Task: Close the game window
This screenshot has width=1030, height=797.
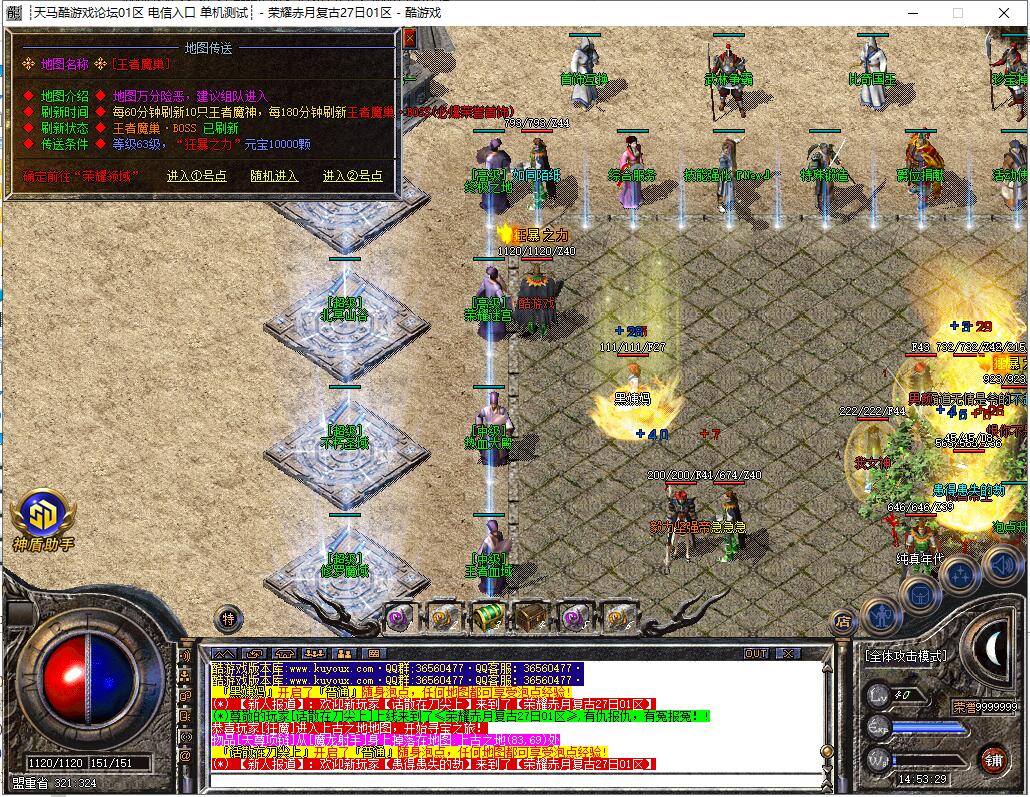Action: pos(1004,13)
